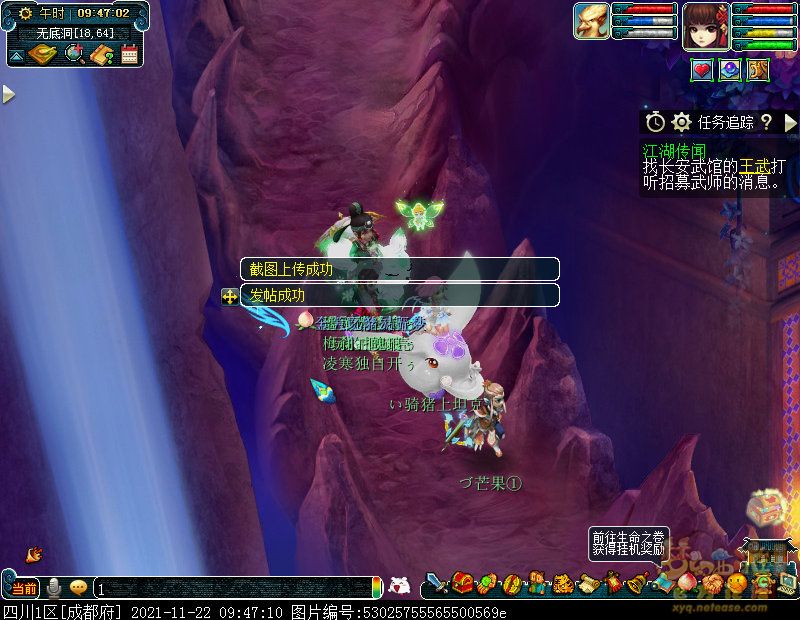Collapse the quest tracker panel arrow
The width and height of the screenshot is (800, 620).
[790, 122]
